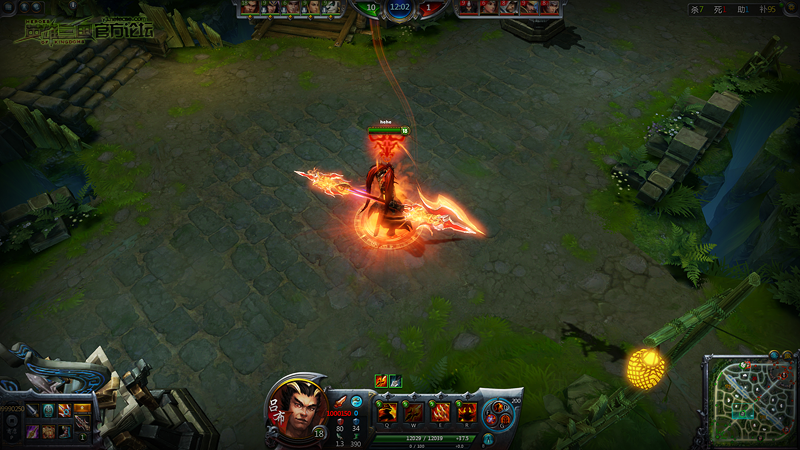Use the fiery blade inventory item
The width and height of the screenshot is (800, 450).
pyautogui.click(x=65, y=409)
